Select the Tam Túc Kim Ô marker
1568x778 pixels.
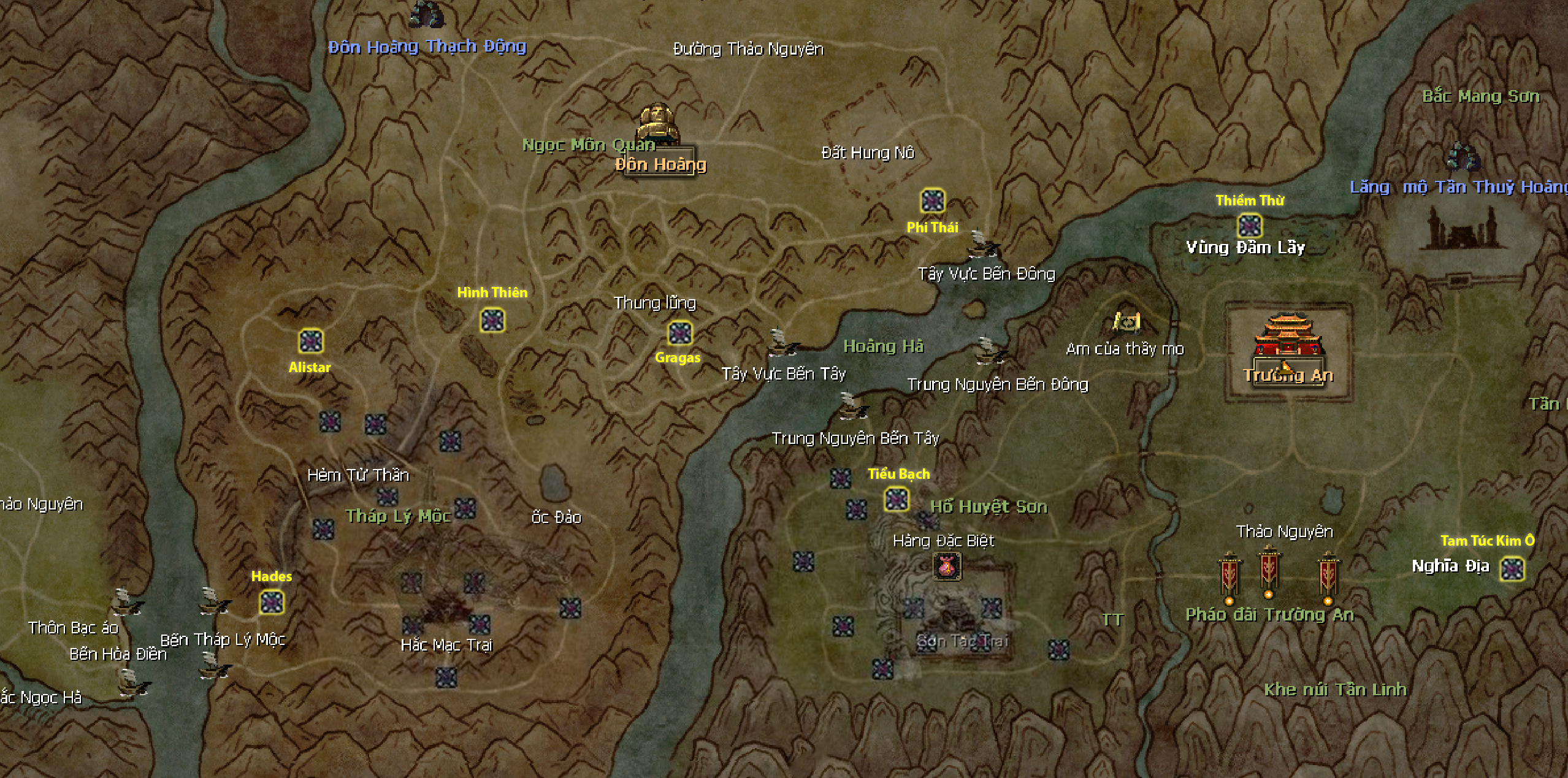1512,569
